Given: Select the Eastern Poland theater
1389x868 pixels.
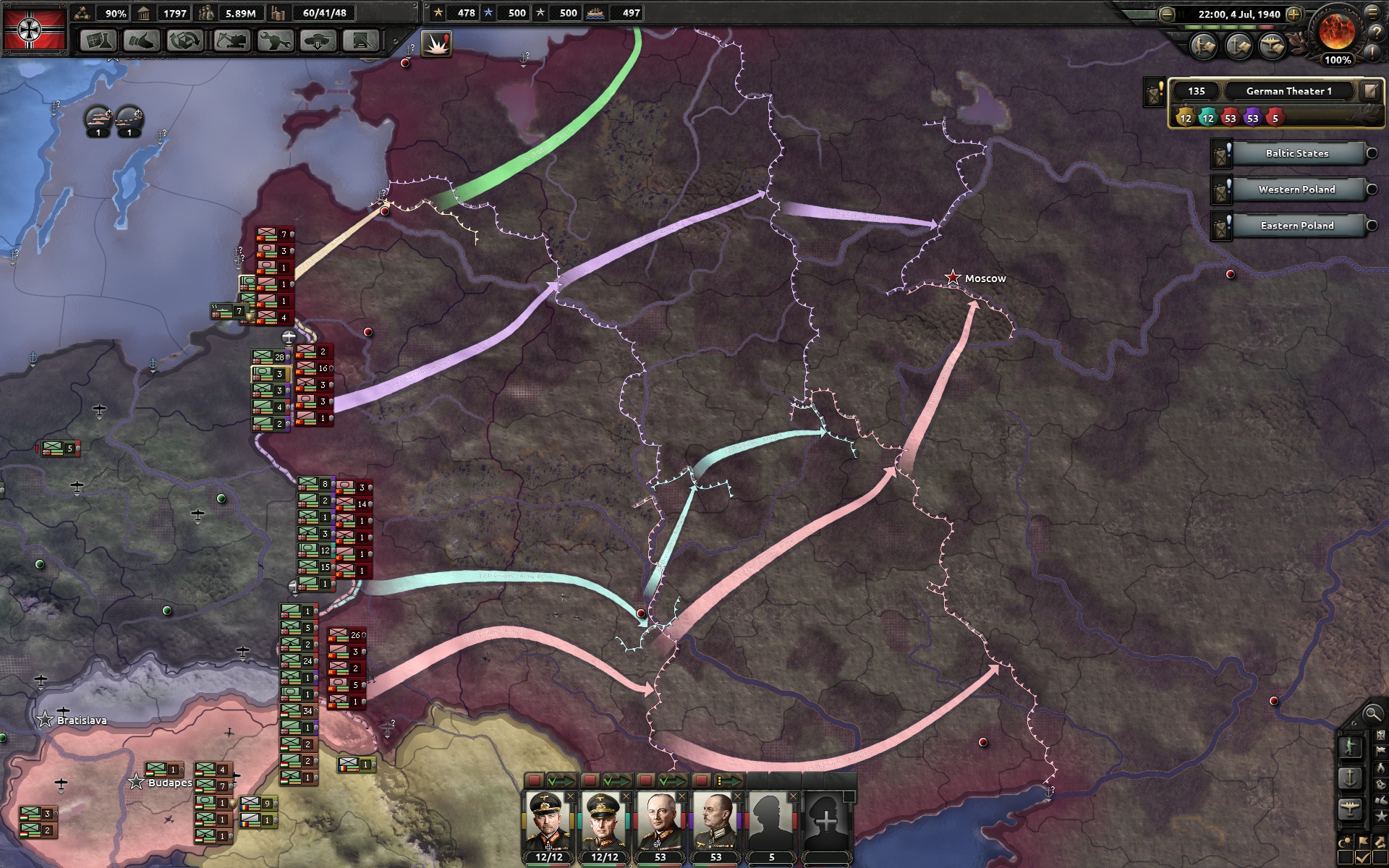Looking at the screenshot, I should tap(1296, 226).
